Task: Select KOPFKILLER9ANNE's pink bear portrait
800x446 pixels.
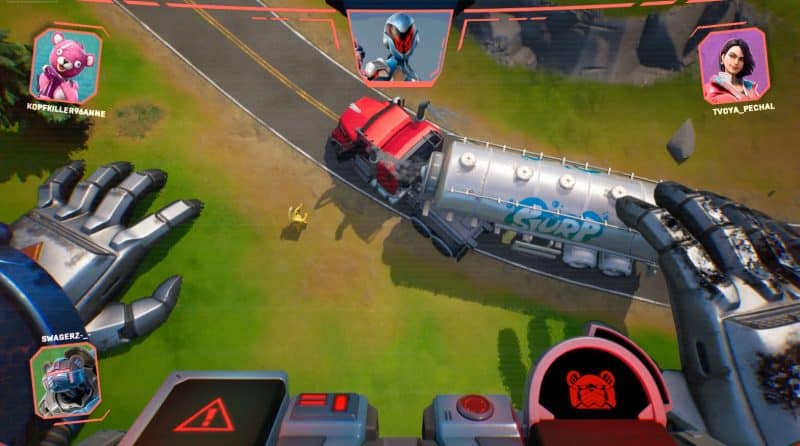Action: (x=67, y=65)
